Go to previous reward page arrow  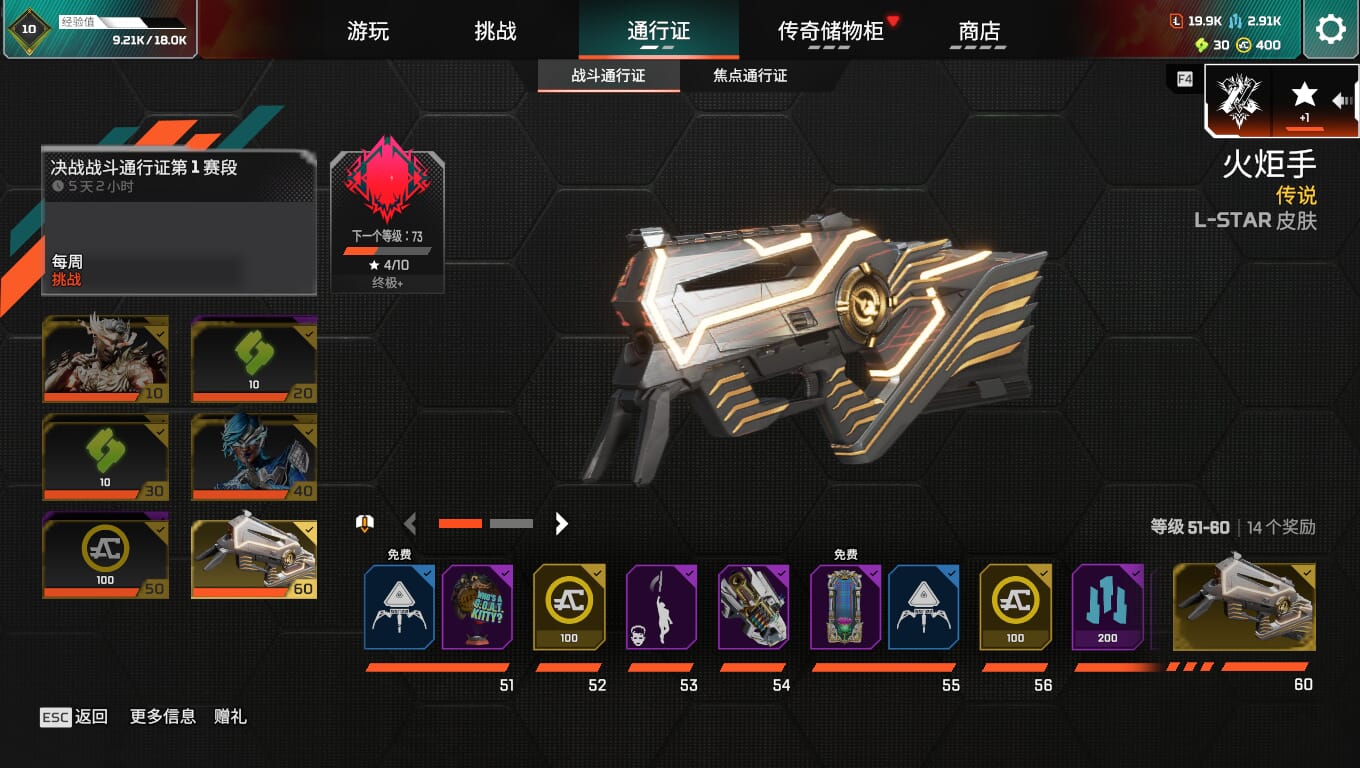409,523
